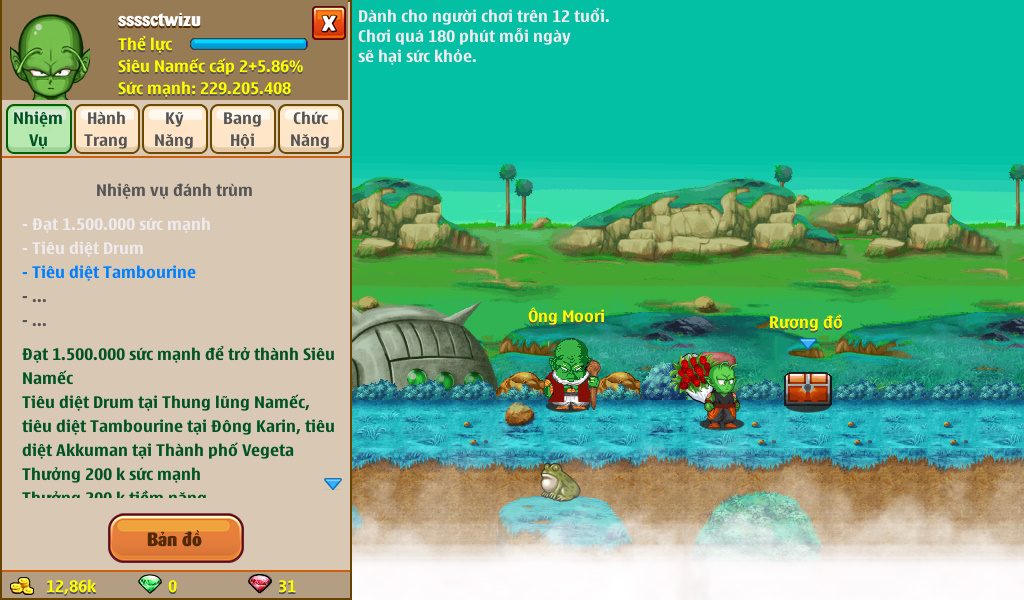Select the Kỹ Năng tab
This screenshot has height=600, width=1024.
pos(174,129)
